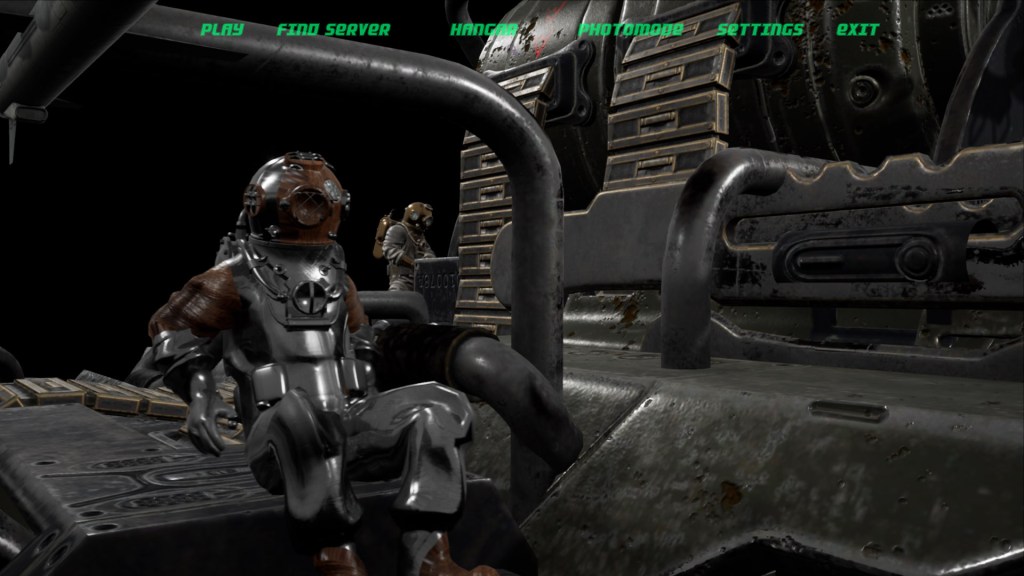
Task: Enter the Hangar menu
Action: [483, 29]
